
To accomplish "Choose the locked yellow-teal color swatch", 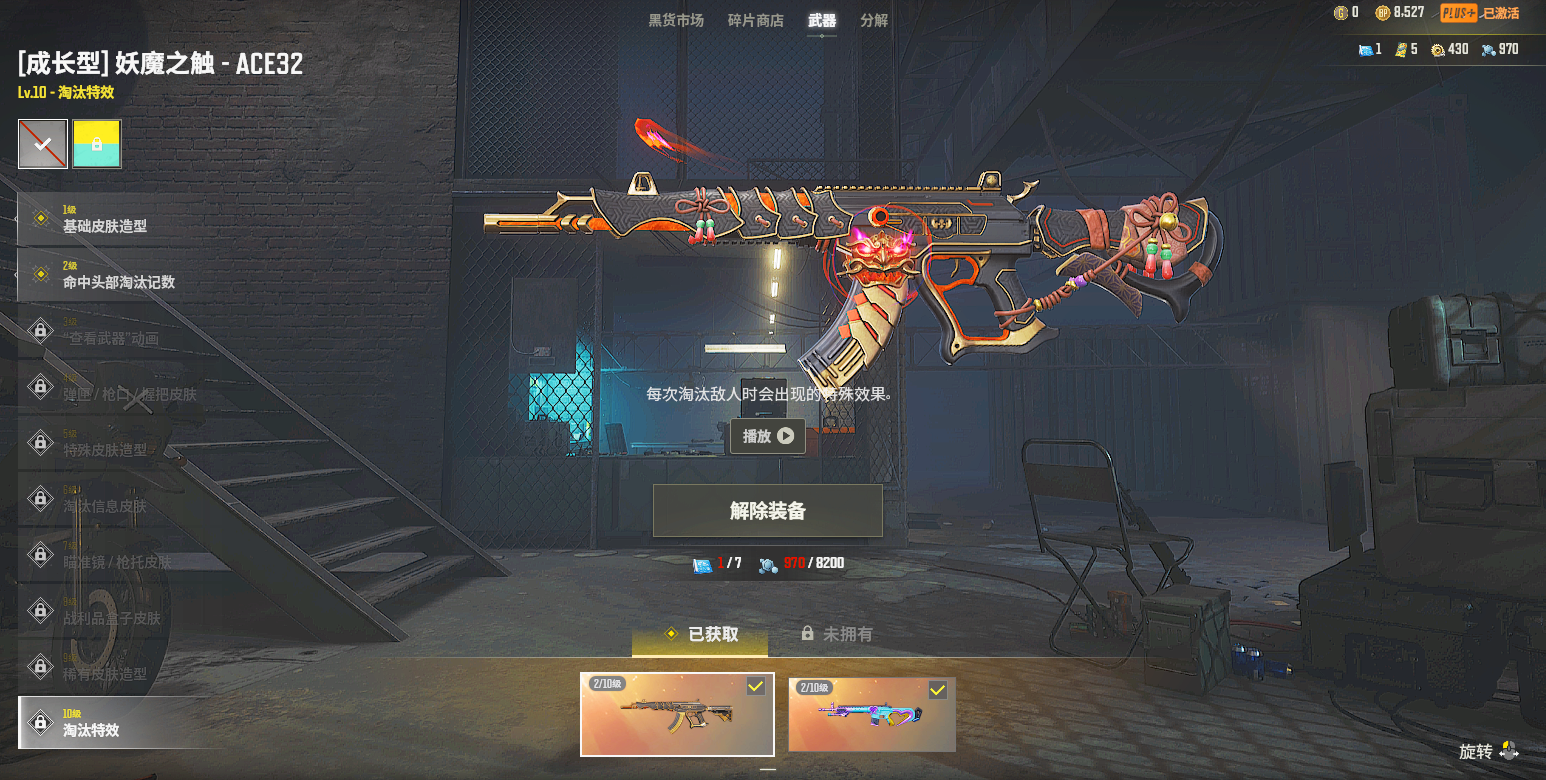I will pyautogui.click(x=96, y=144).
